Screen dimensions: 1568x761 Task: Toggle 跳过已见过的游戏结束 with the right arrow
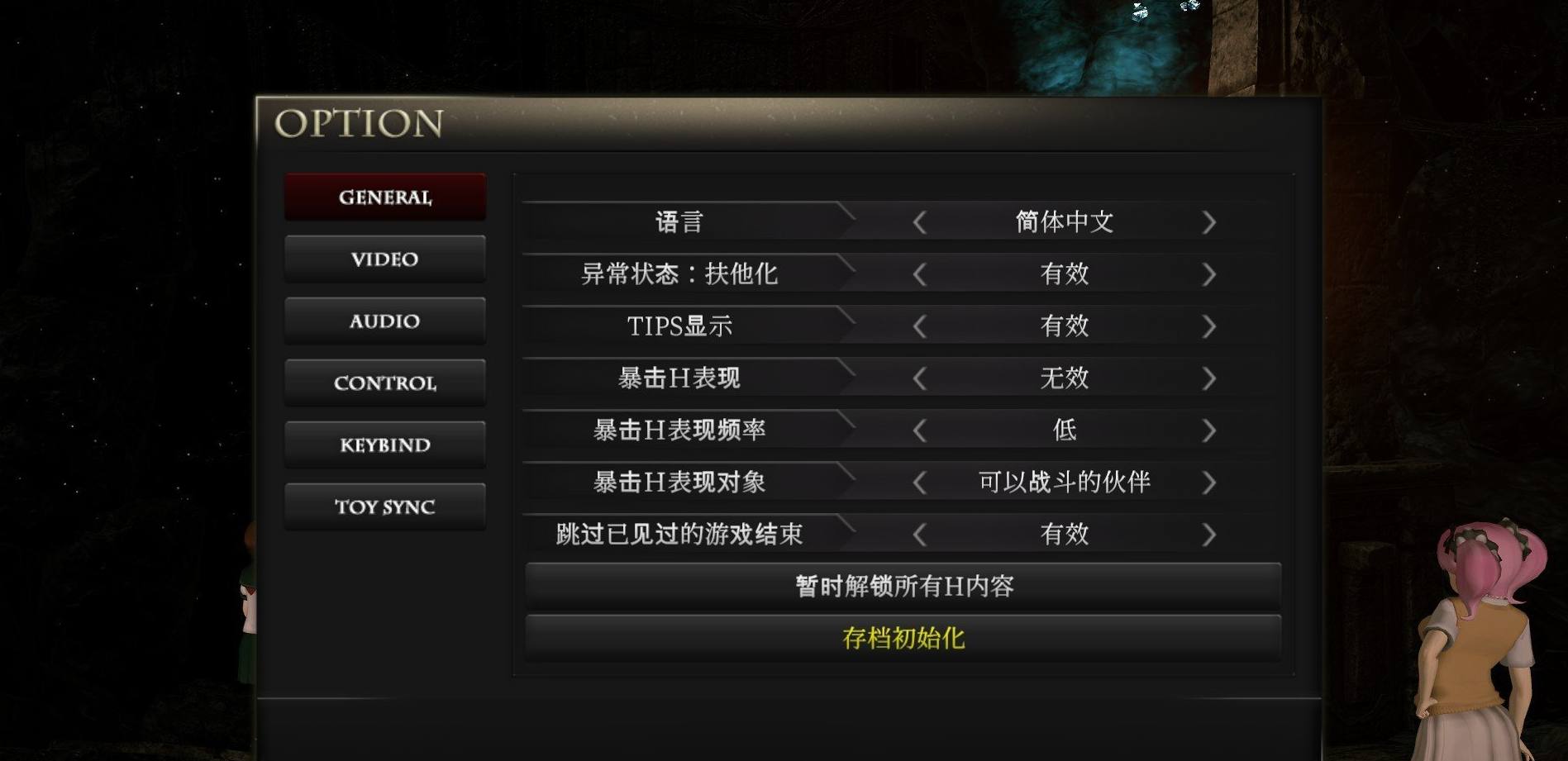point(1211,535)
